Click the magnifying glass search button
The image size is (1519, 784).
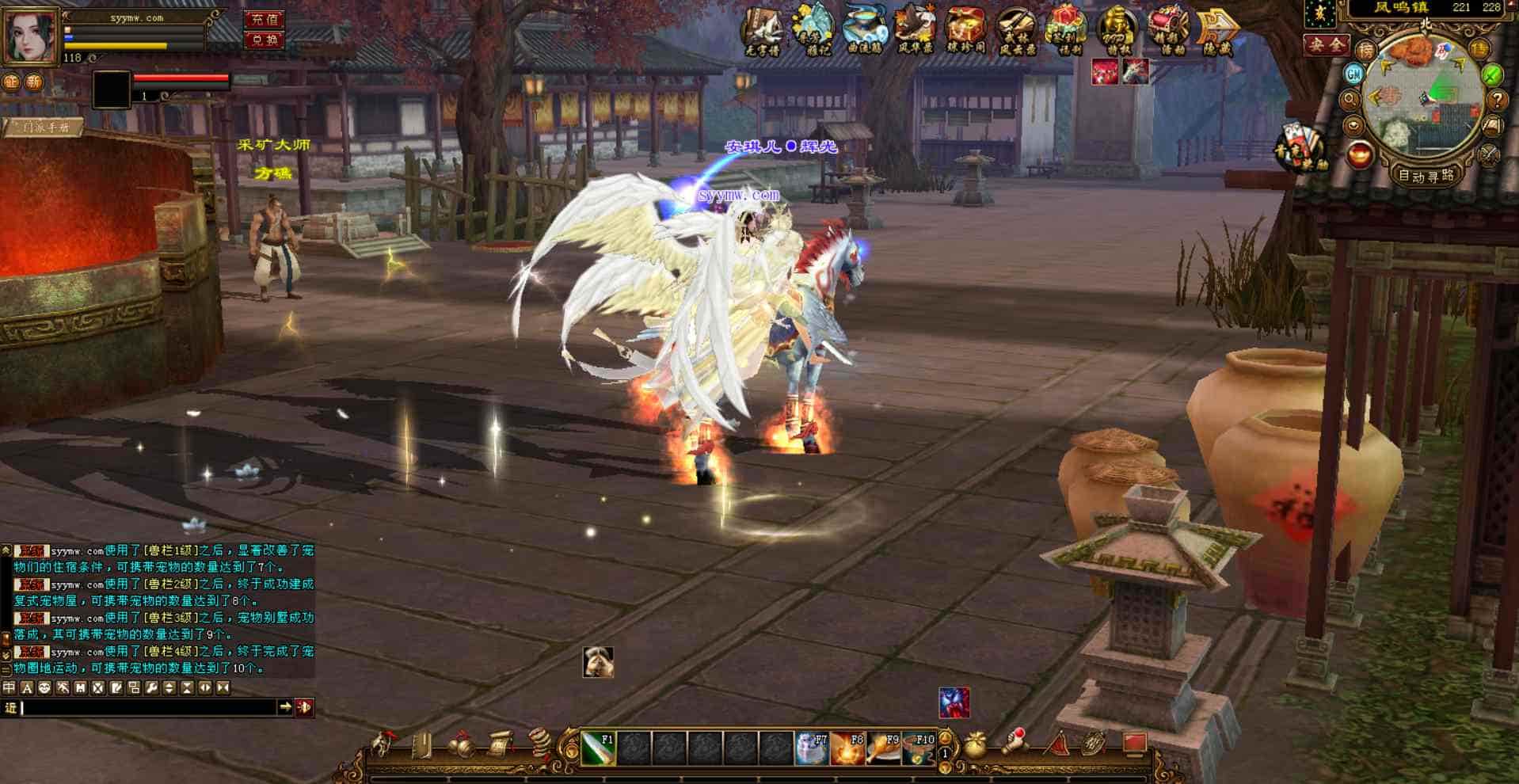(x=1350, y=101)
